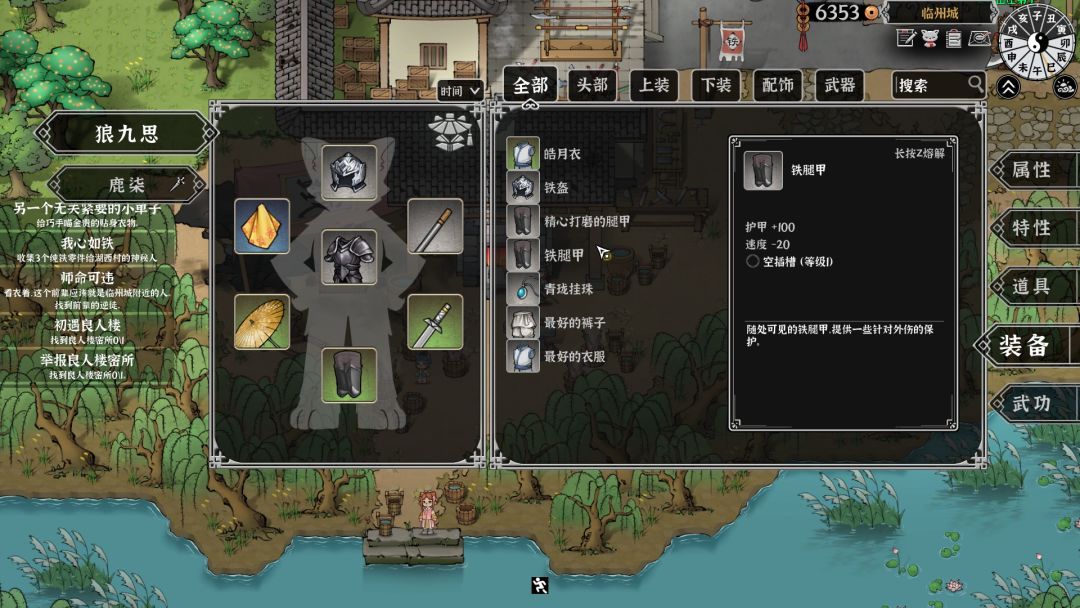Click the equipped helmet slot

pos(349,172)
